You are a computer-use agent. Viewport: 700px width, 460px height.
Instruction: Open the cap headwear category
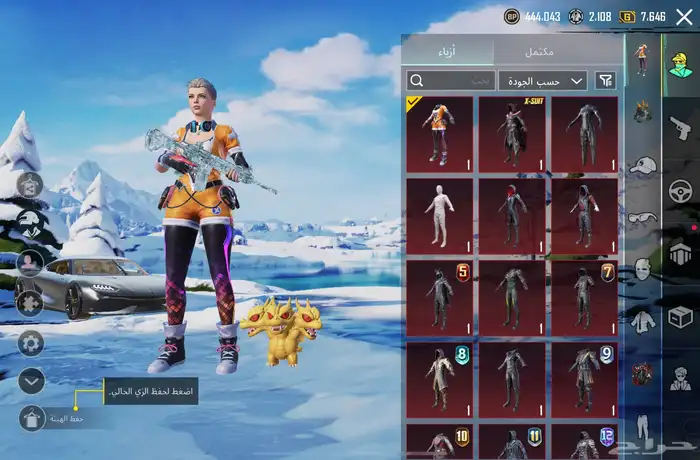(x=642, y=165)
